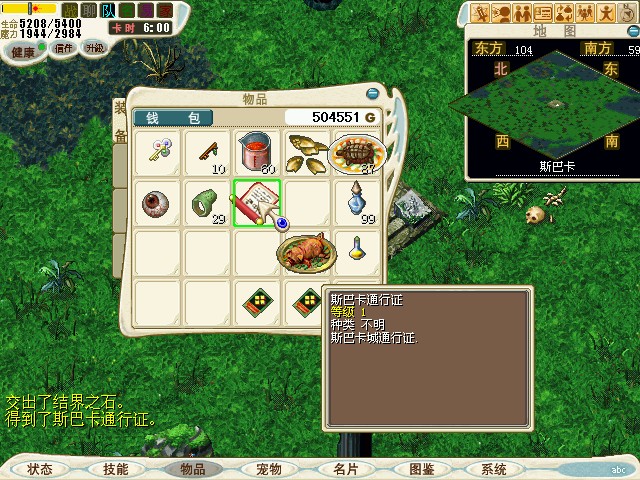Screen dimensions: 640x480
Task: Open the 图鉴 album menu
Action: point(421,469)
